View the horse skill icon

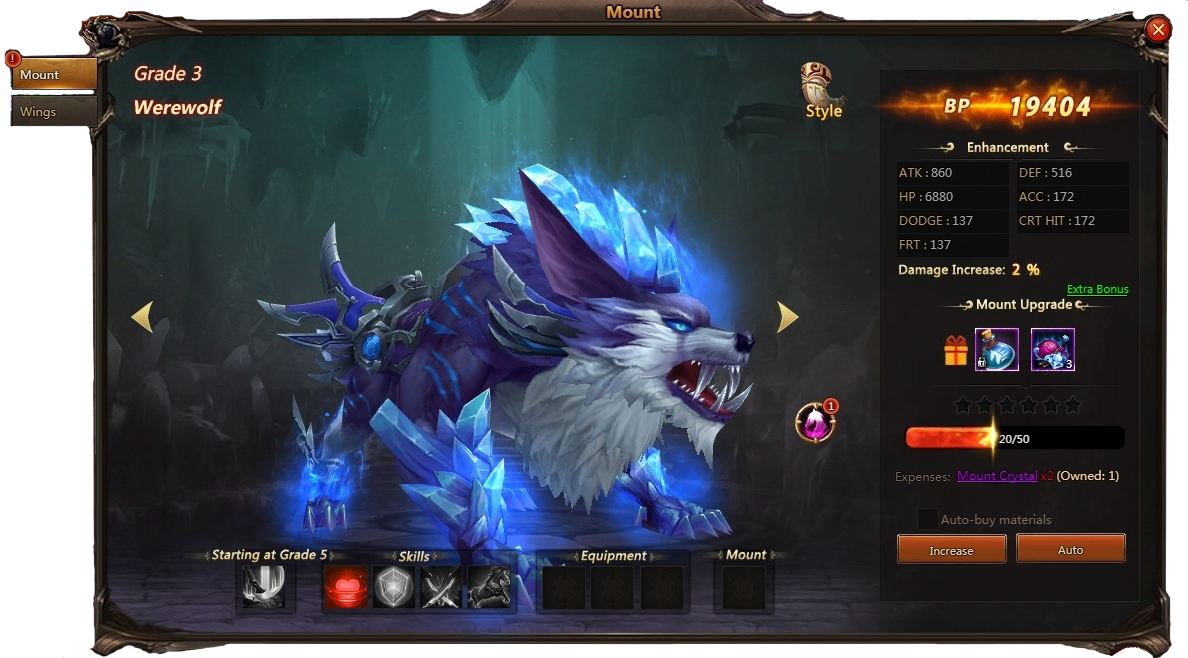(489, 587)
